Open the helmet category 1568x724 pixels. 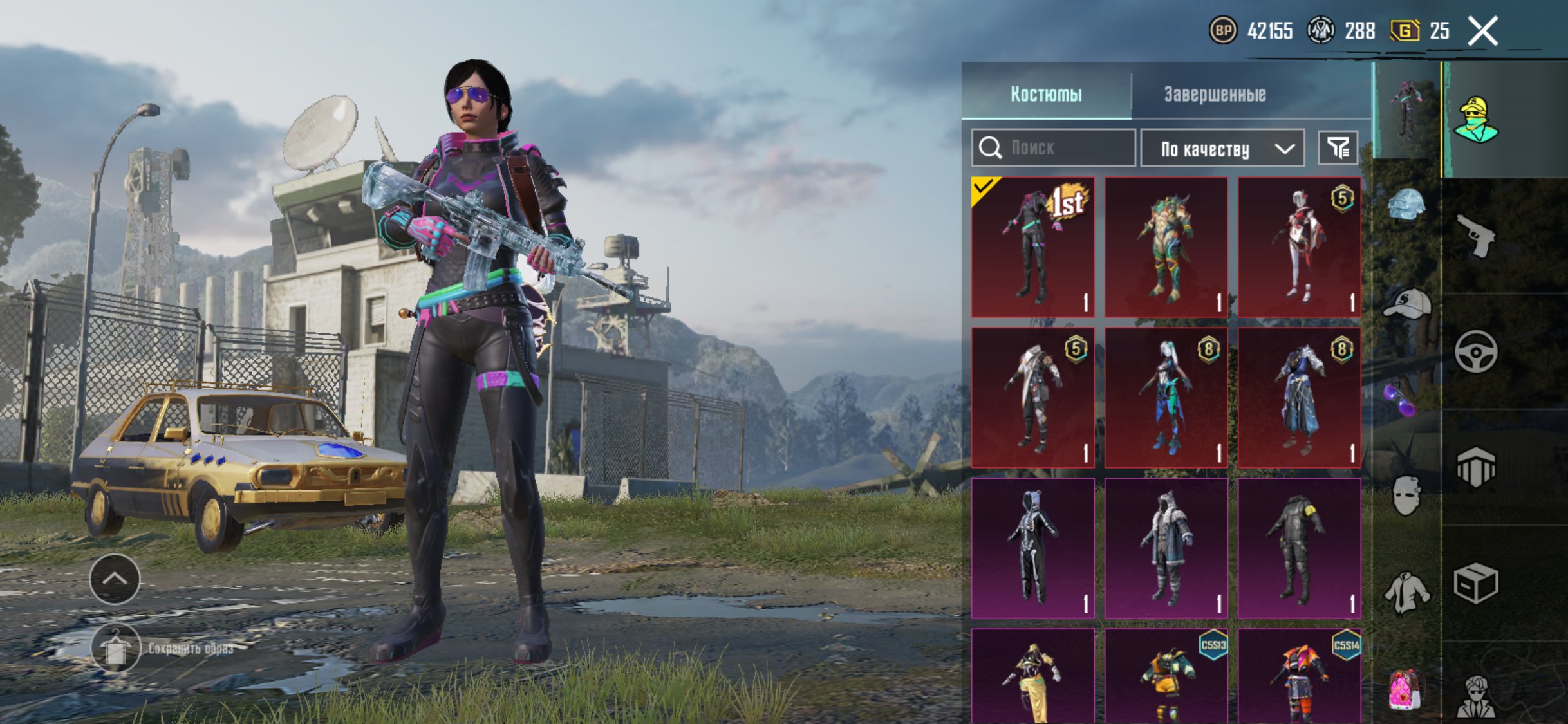tap(1406, 205)
